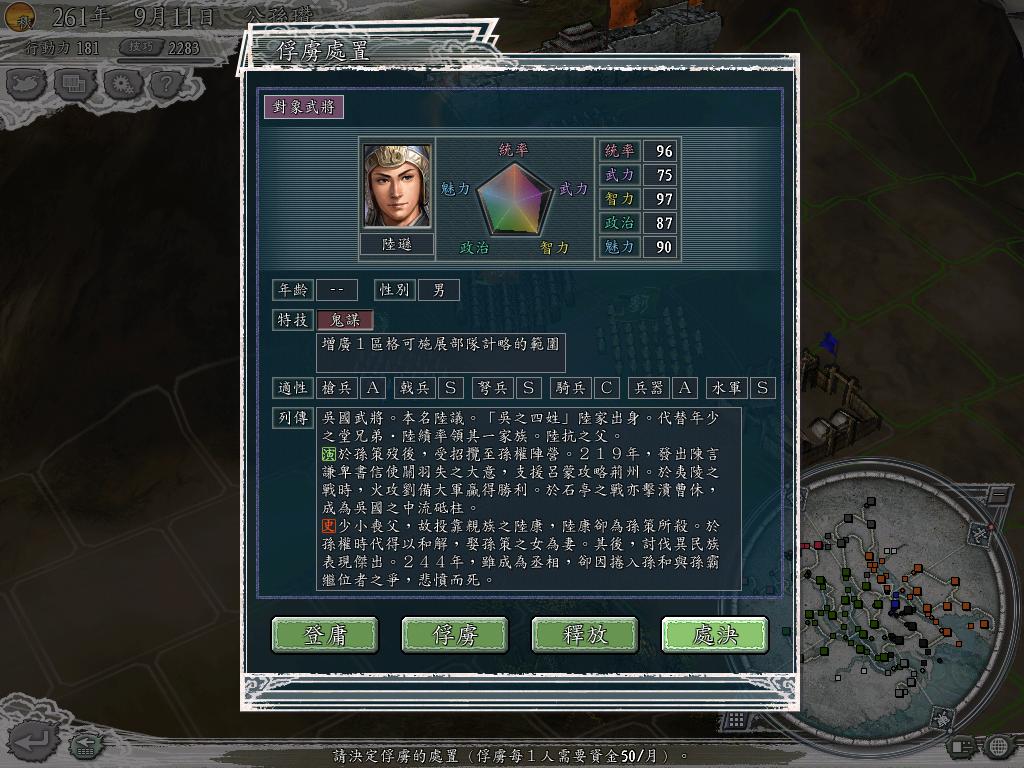Choose 登庸 to recruit Lu Xun
This screenshot has width=1024, height=768.
point(325,634)
